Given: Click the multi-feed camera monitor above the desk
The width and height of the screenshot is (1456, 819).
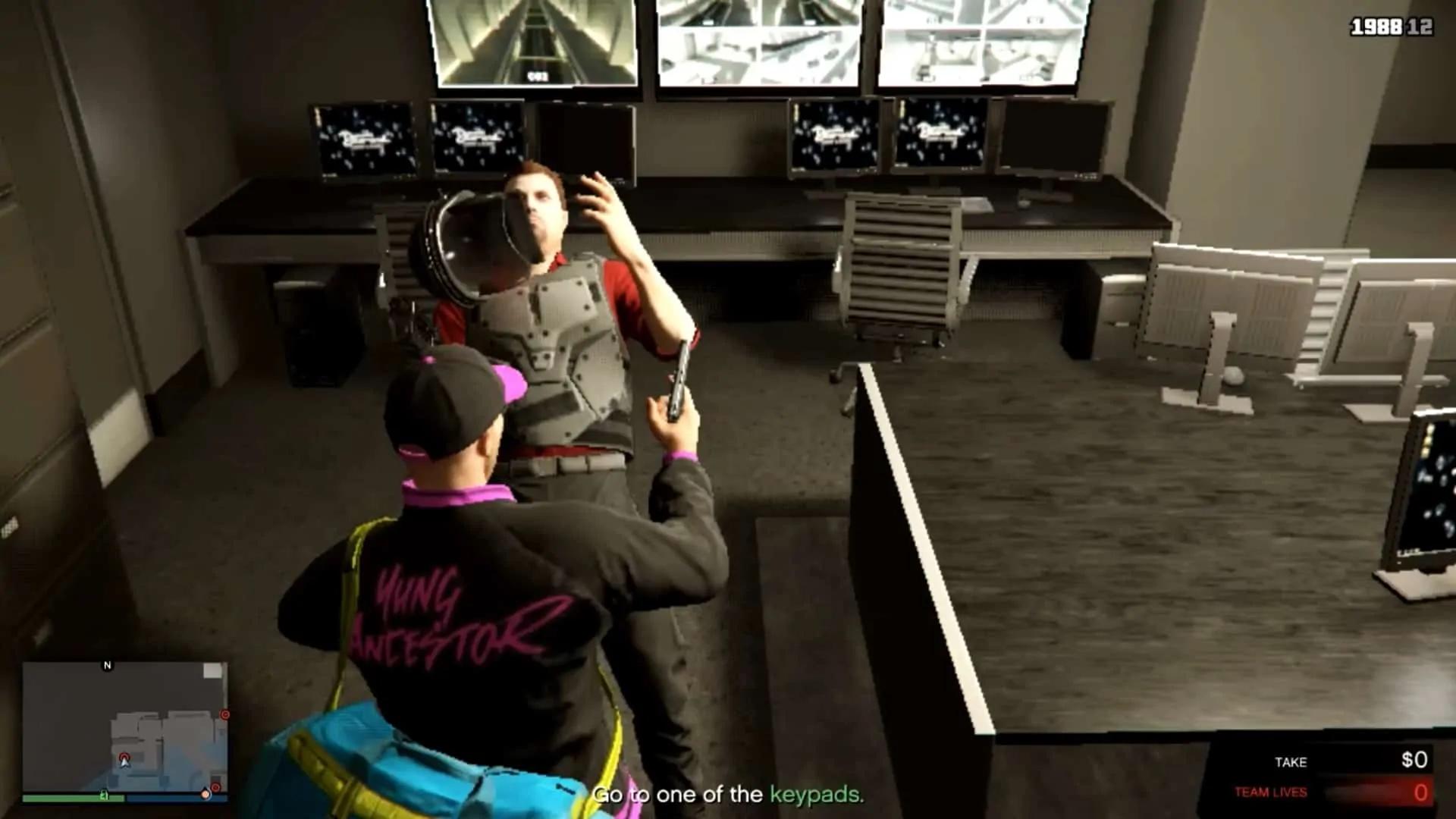Looking at the screenshot, I should pos(758,42).
